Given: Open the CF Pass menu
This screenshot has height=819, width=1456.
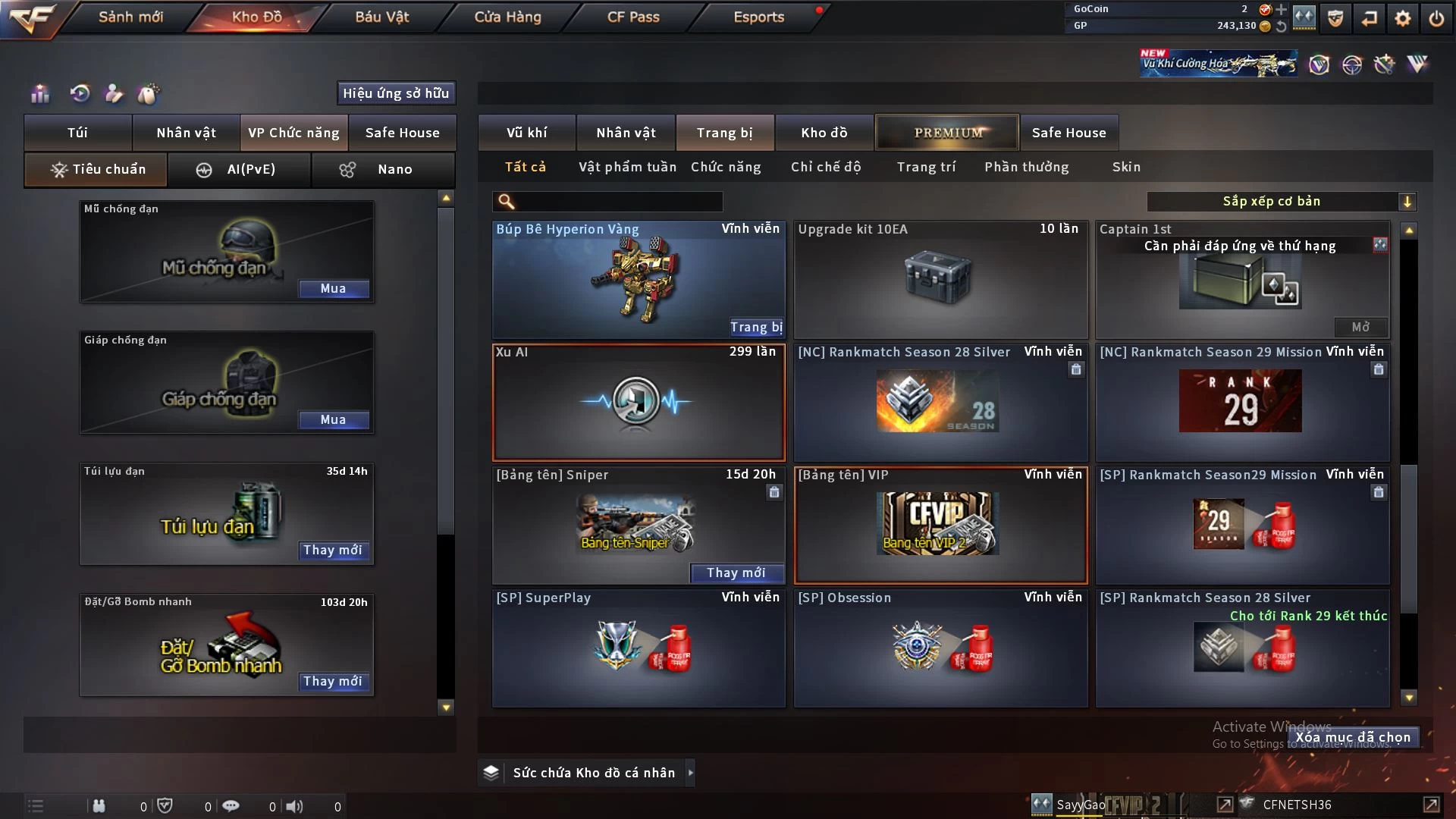Looking at the screenshot, I should [x=633, y=17].
